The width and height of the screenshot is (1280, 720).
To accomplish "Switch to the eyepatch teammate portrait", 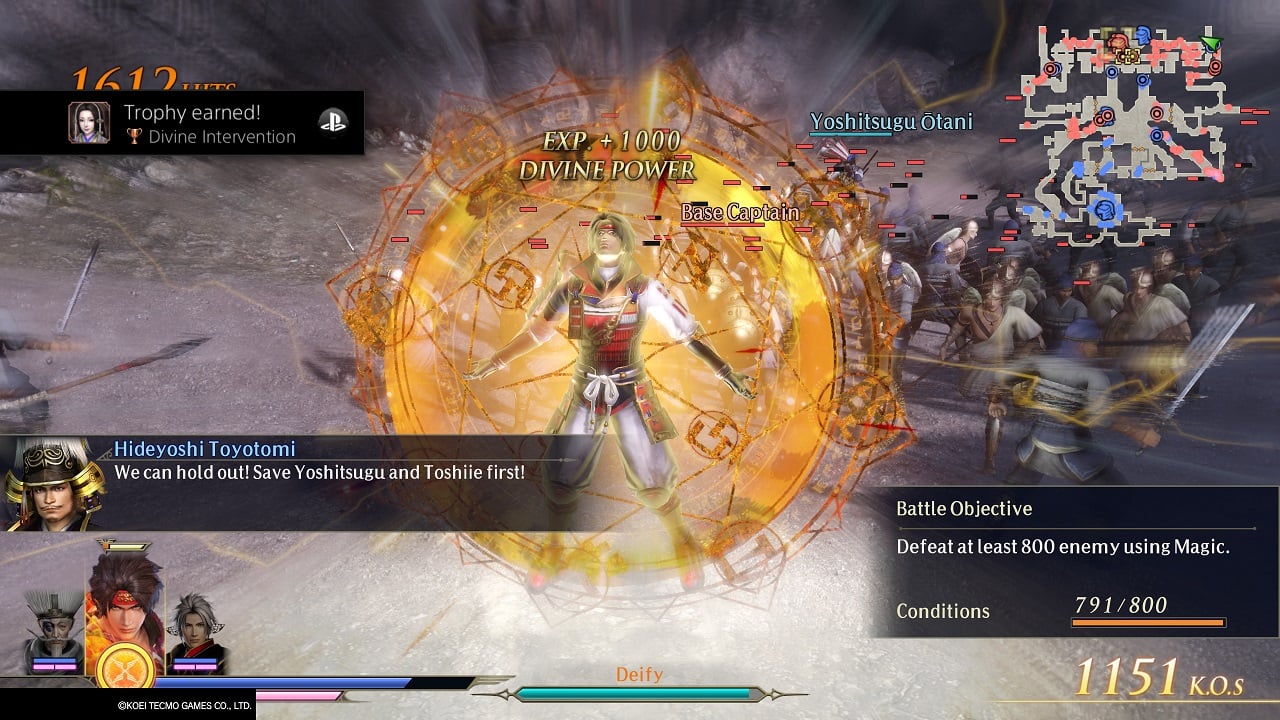I will (55, 628).
